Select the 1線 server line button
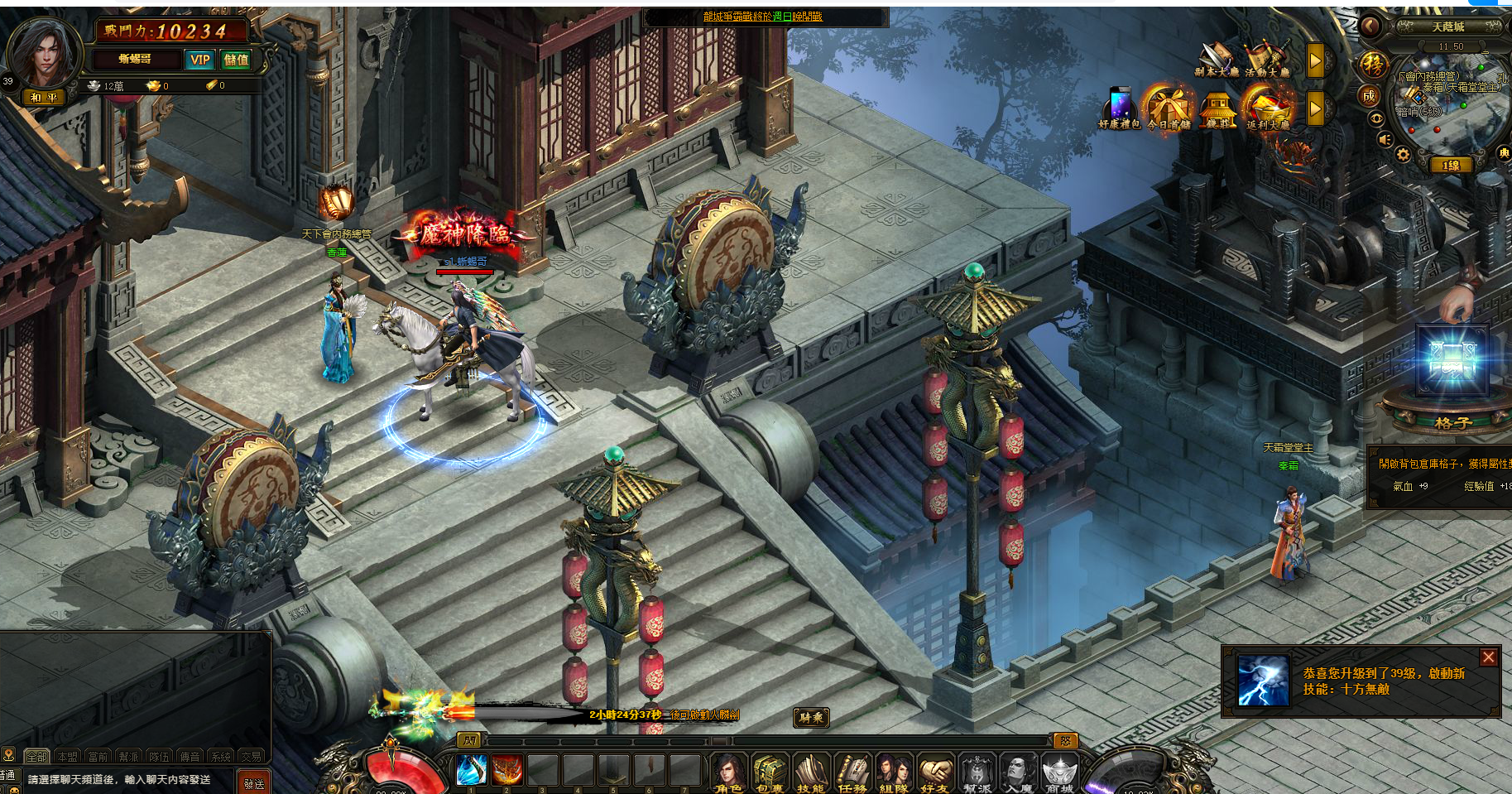The height and width of the screenshot is (794, 1512). 1452,165
